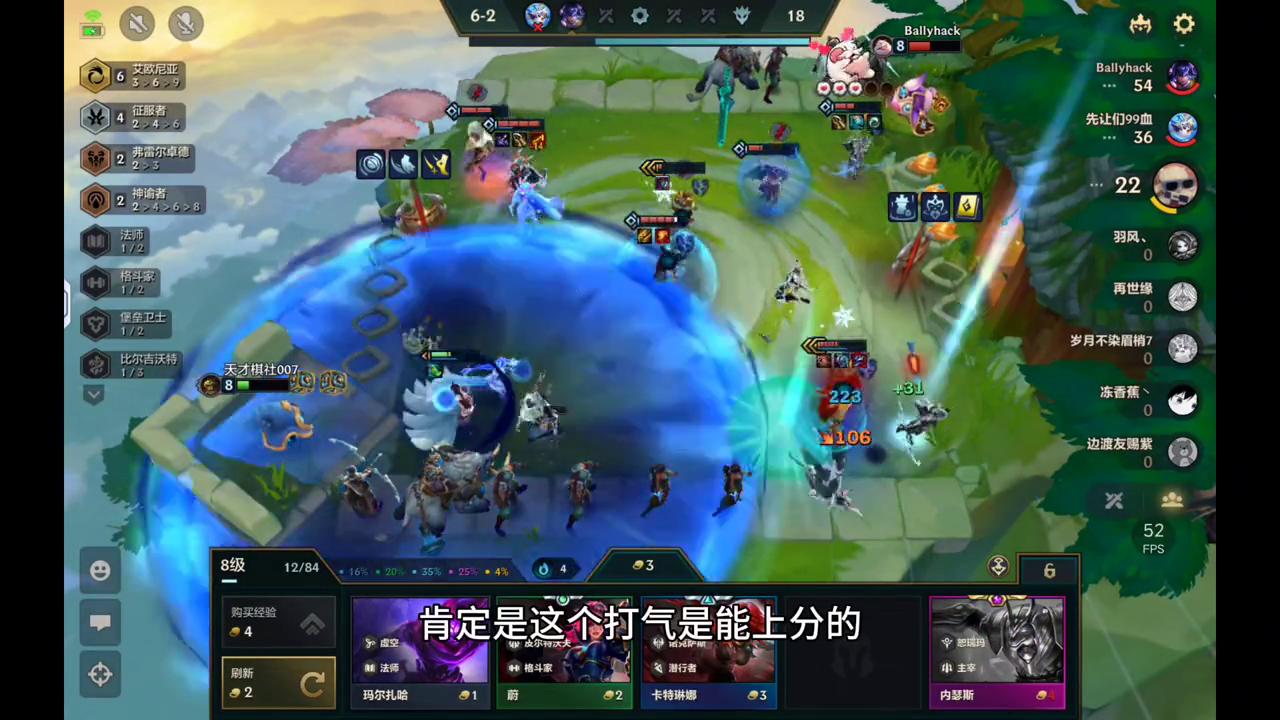Open the chat message icon
This screenshot has height=720, width=1280.
coord(100,622)
